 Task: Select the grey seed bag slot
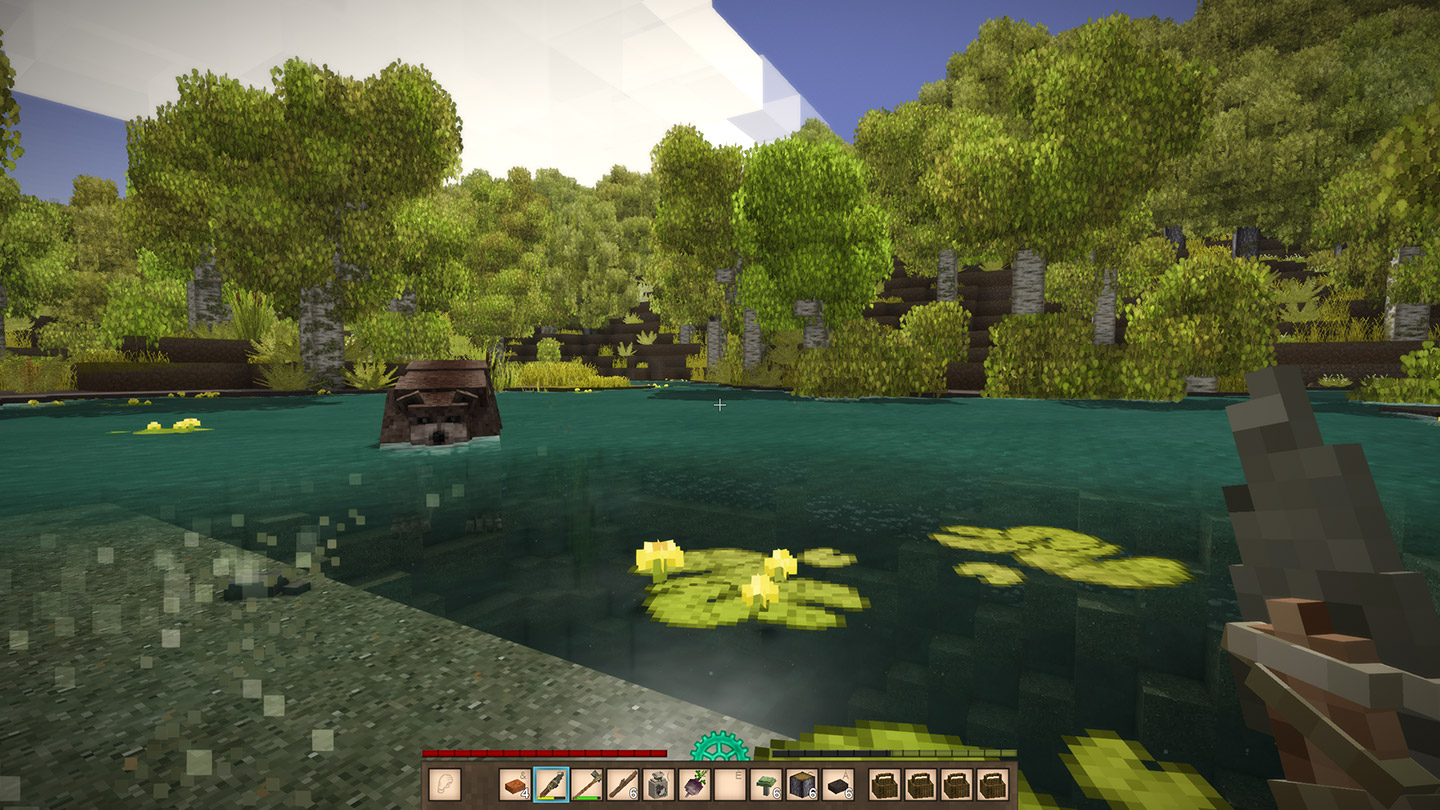pyautogui.click(x=659, y=784)
